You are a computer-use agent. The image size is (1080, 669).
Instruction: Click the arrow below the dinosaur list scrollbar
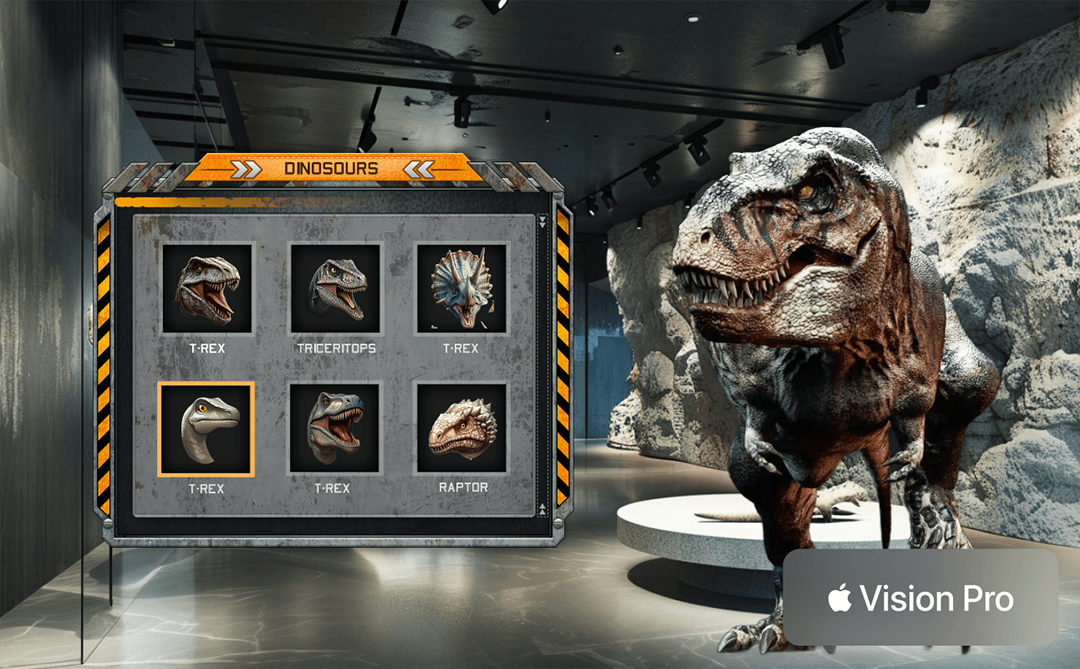pos(543,509)
